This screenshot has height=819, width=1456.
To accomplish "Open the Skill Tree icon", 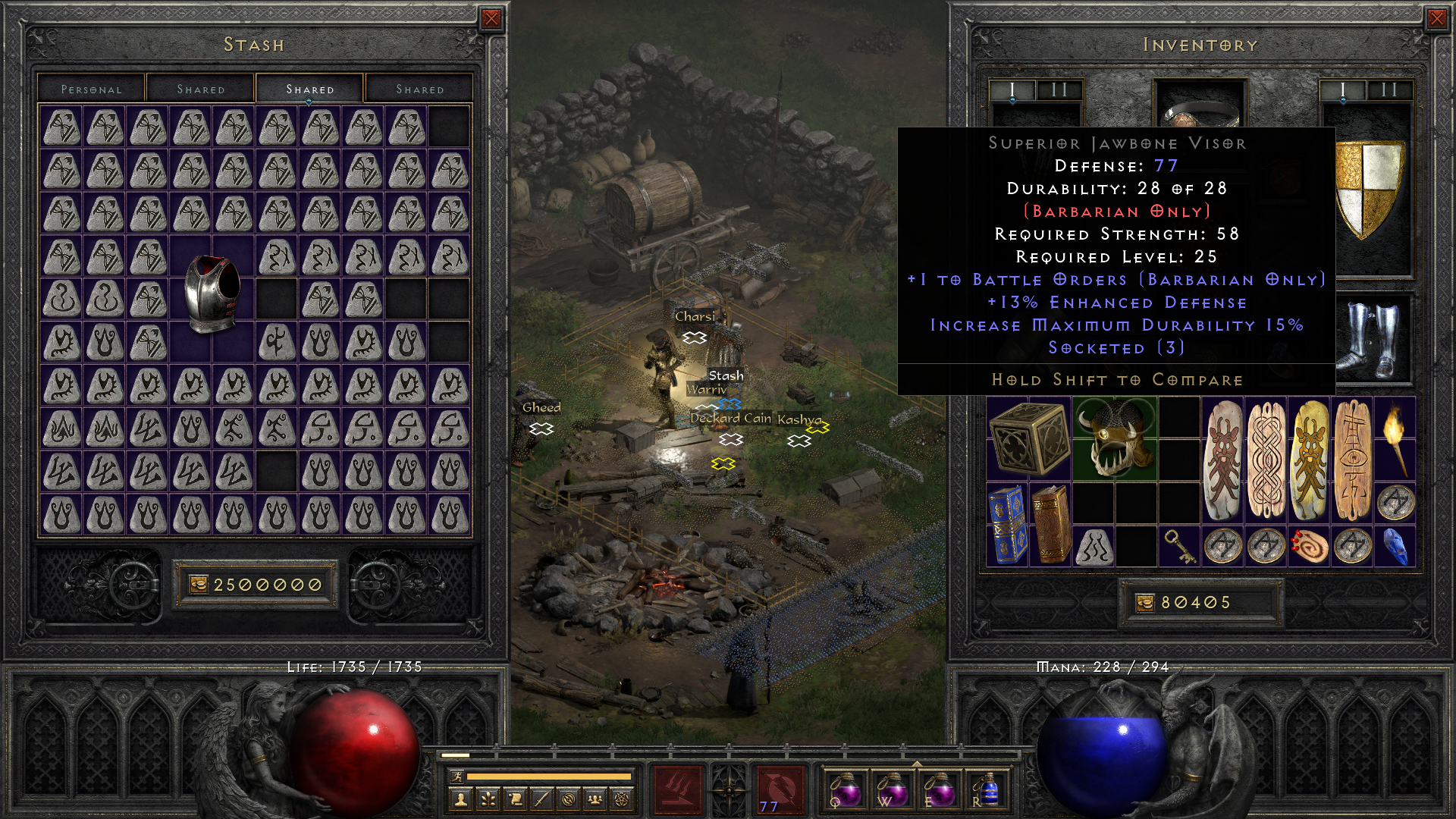I will (x=489, y=798).
